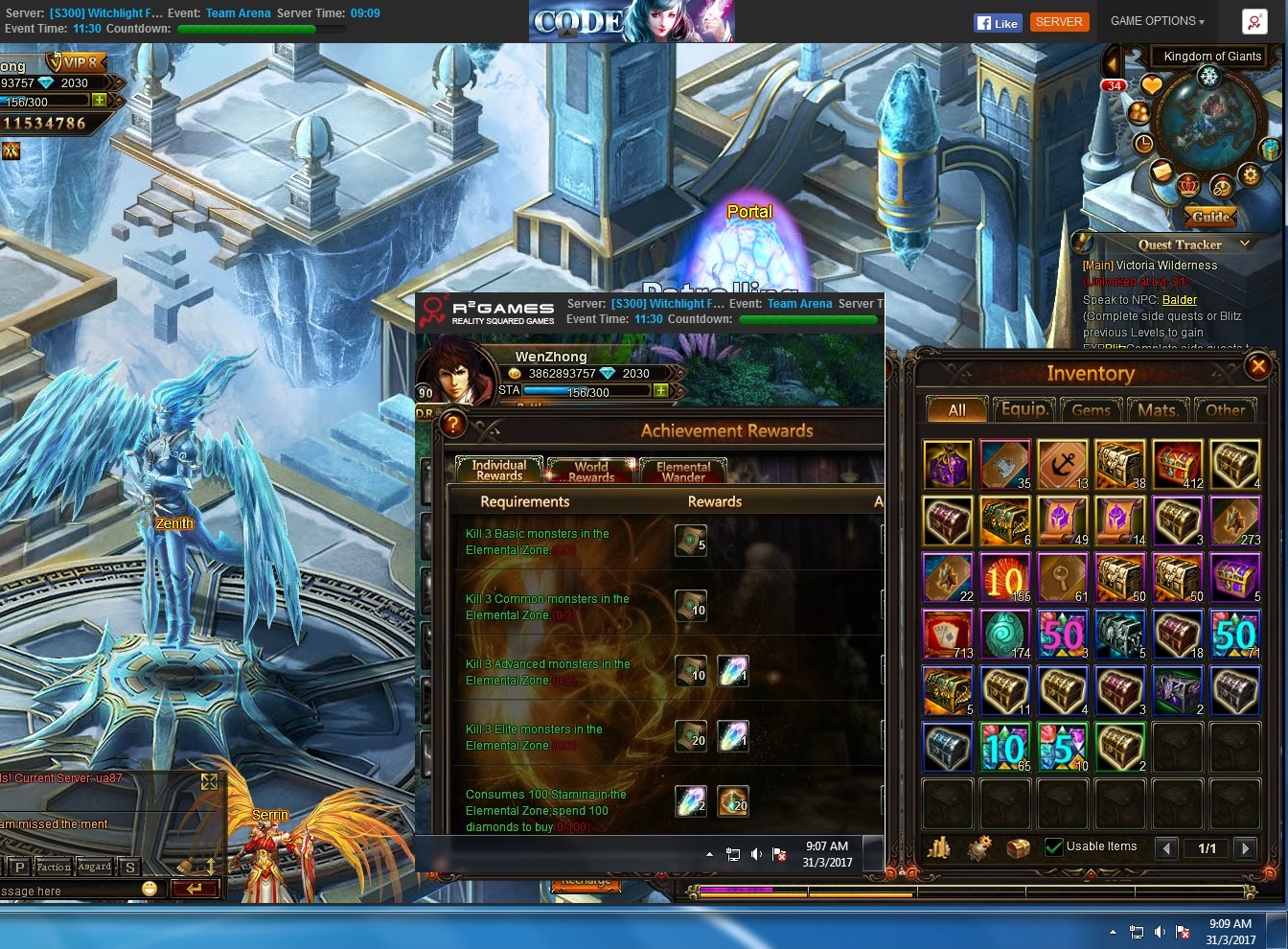Click the Facebook Like button

(x=997, y=23)
